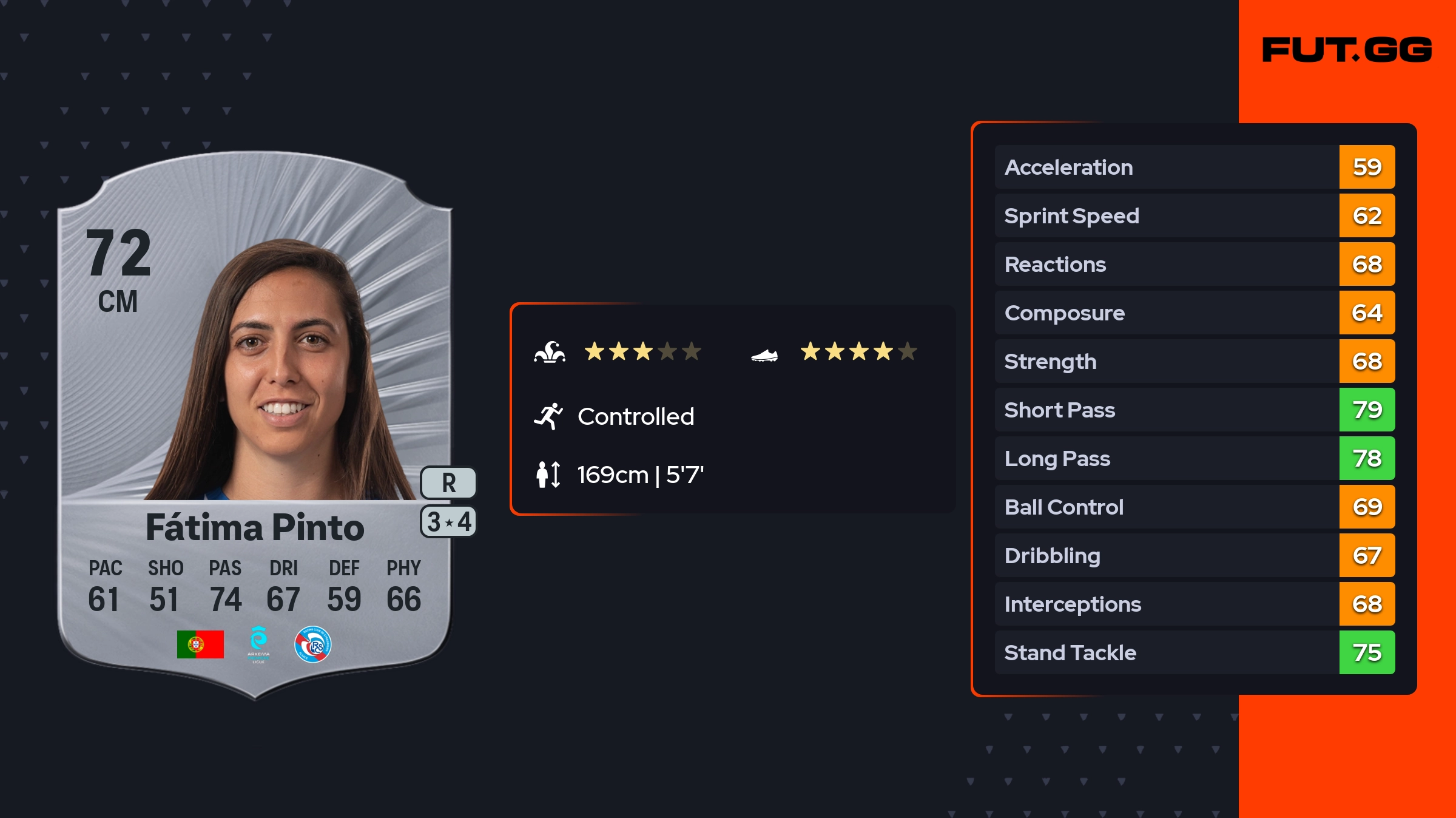Screen dimensions: 1456x818
Task: Open the FUT.GG logo link
Action: coord(1347,50)
